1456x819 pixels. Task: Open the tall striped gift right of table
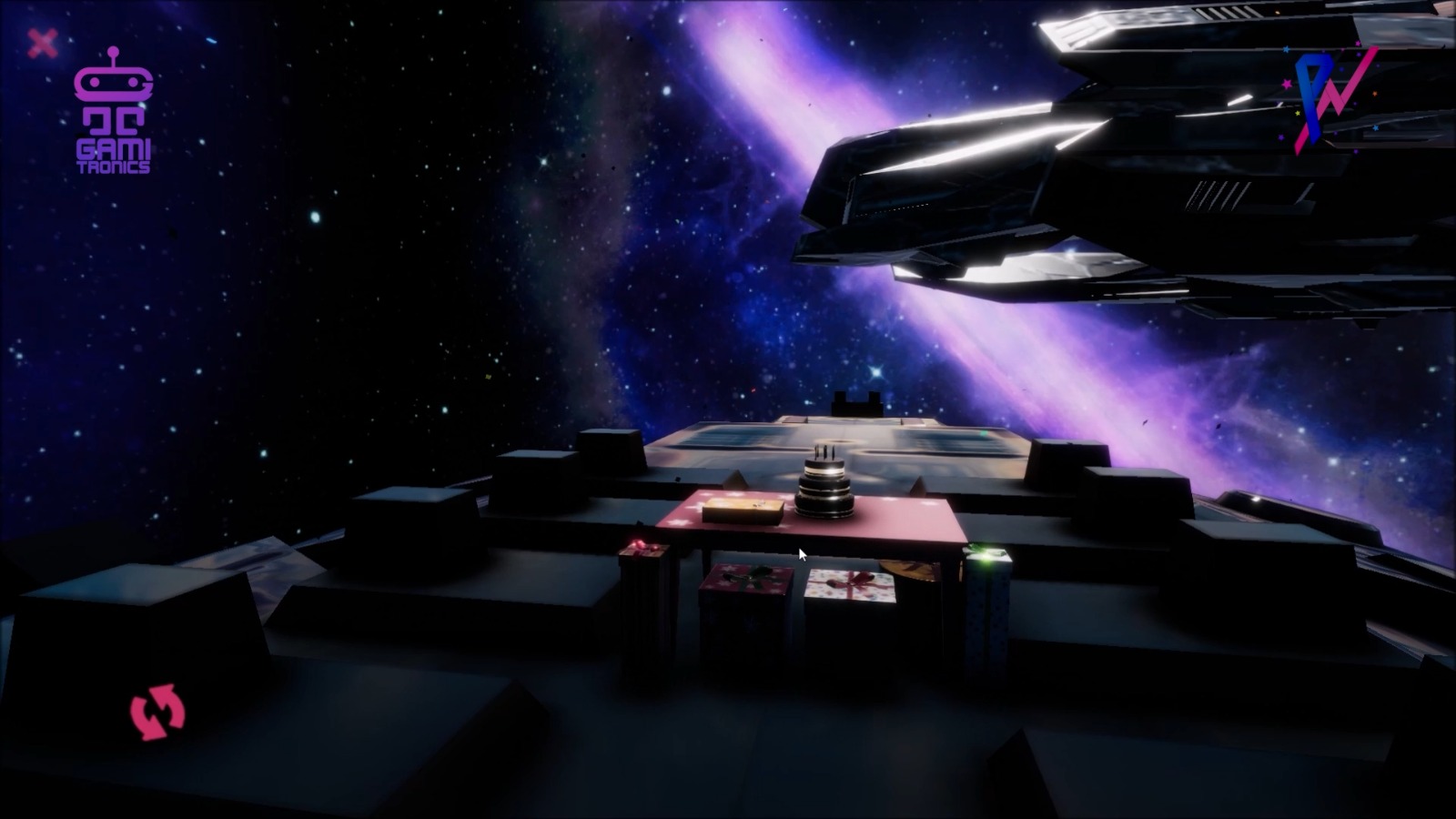tap(987, 619)
